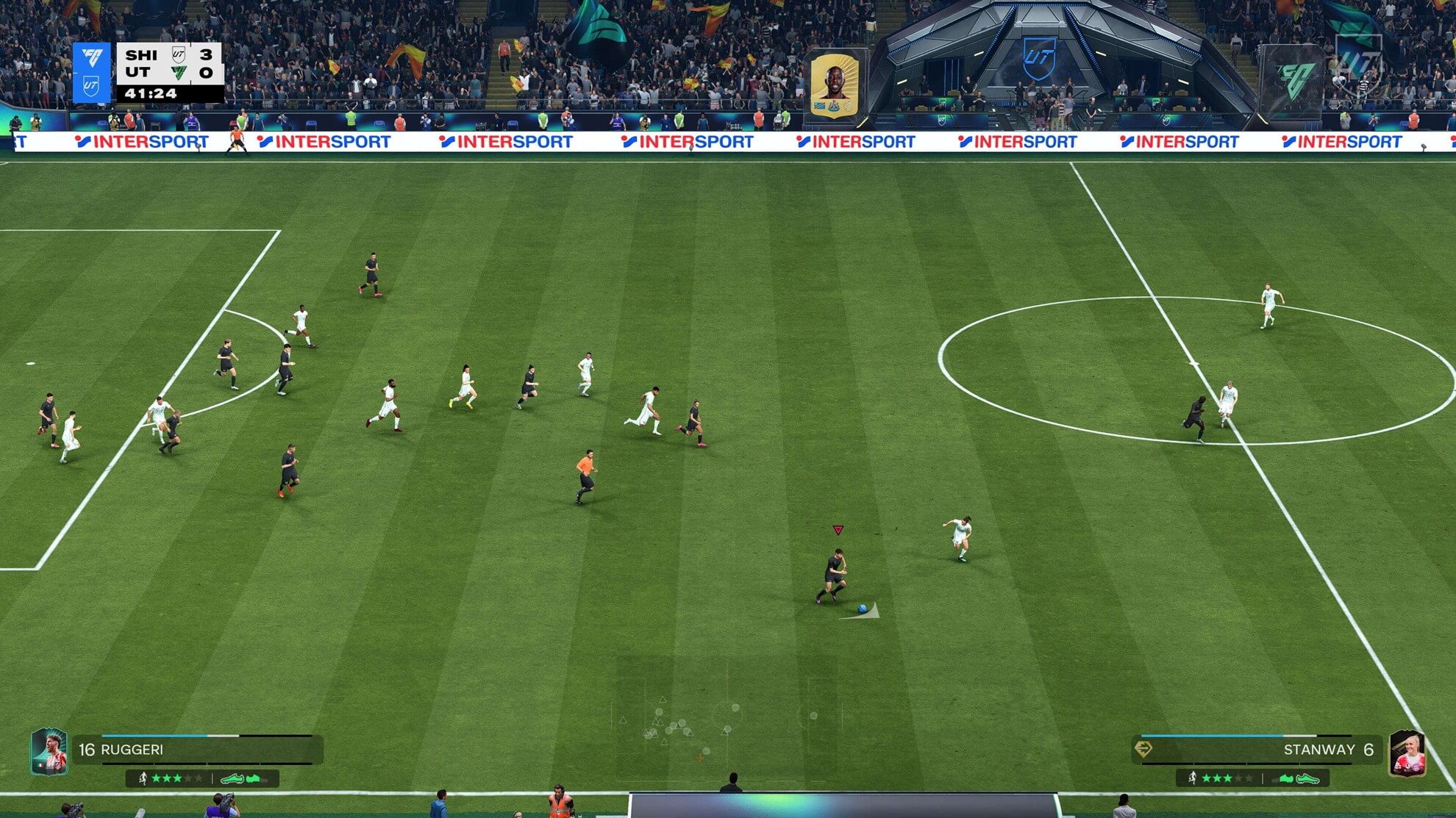Select Stanway's player portrait
This screenshot has height=818, width=1456.
point(1407,753)
